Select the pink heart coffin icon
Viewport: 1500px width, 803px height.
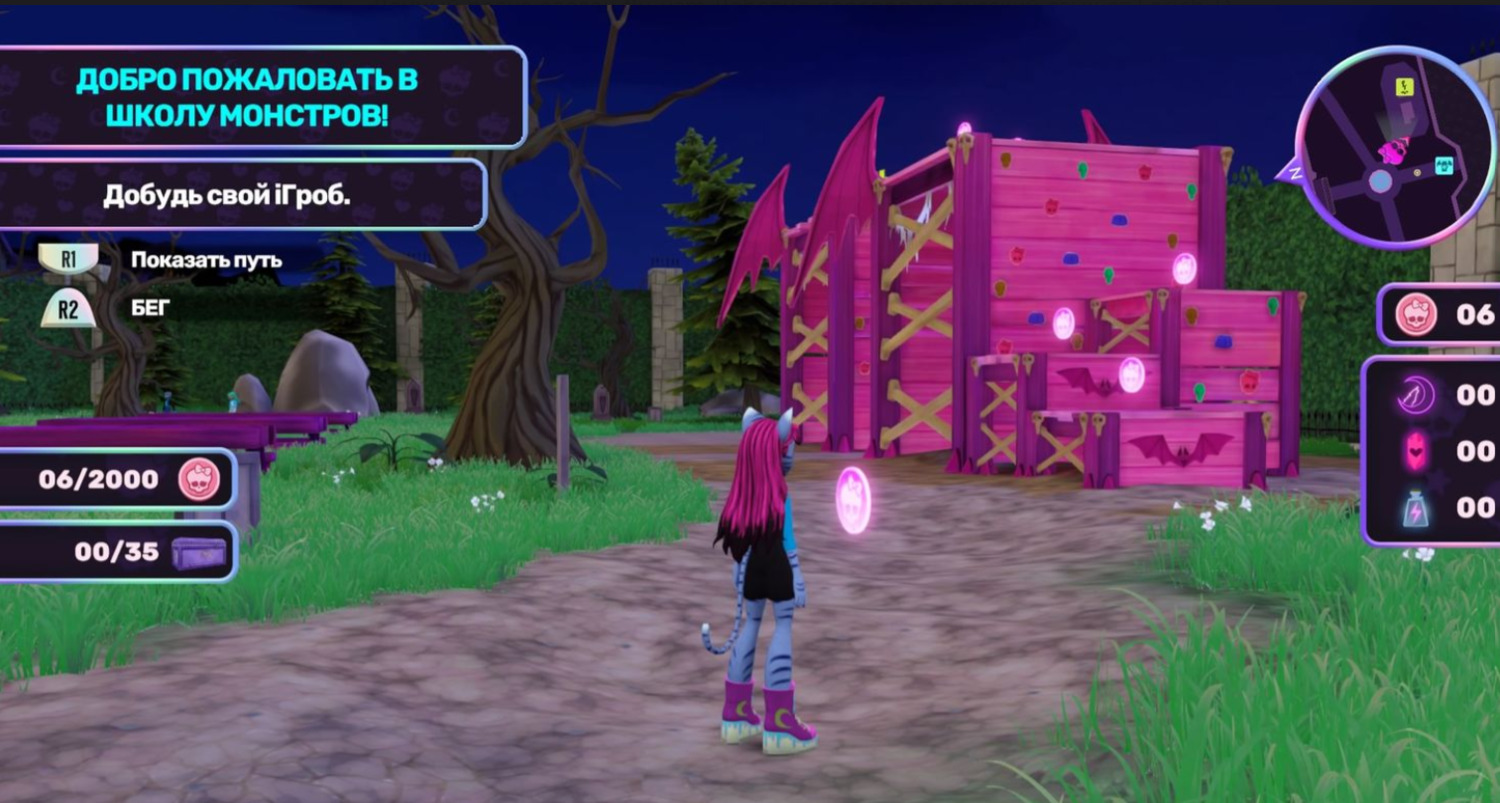pos(1416,451)
